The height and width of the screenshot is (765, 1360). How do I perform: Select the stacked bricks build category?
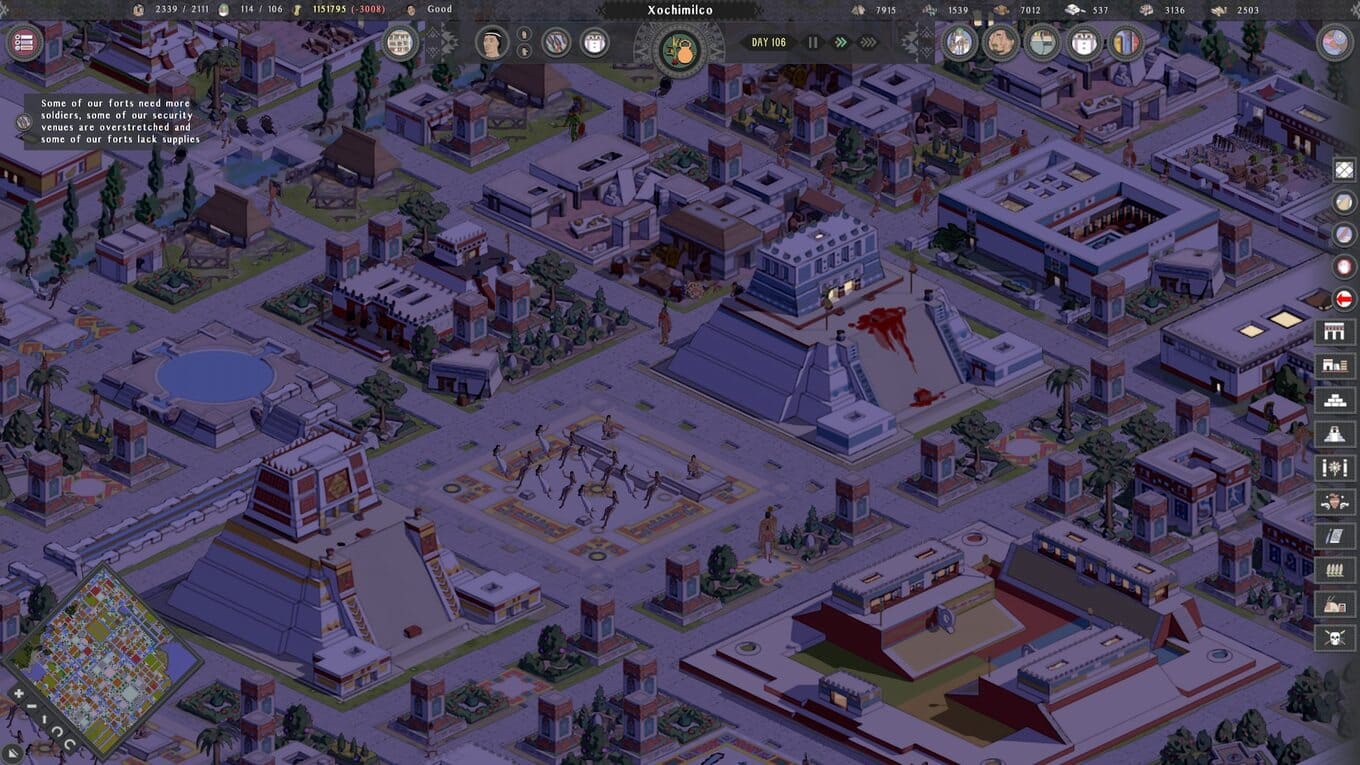(1334, 399)
